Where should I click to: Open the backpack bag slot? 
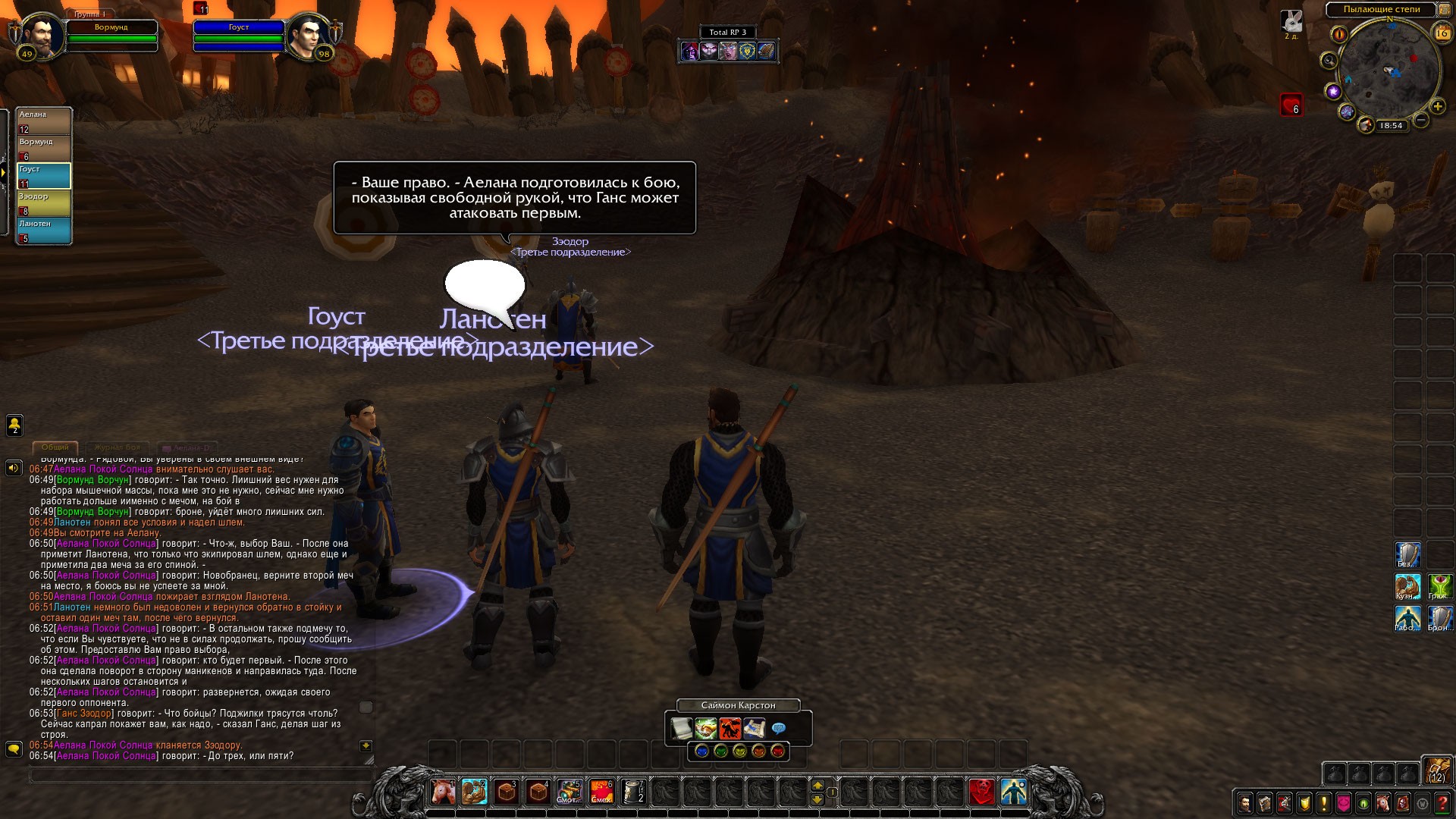[1436, 770]
